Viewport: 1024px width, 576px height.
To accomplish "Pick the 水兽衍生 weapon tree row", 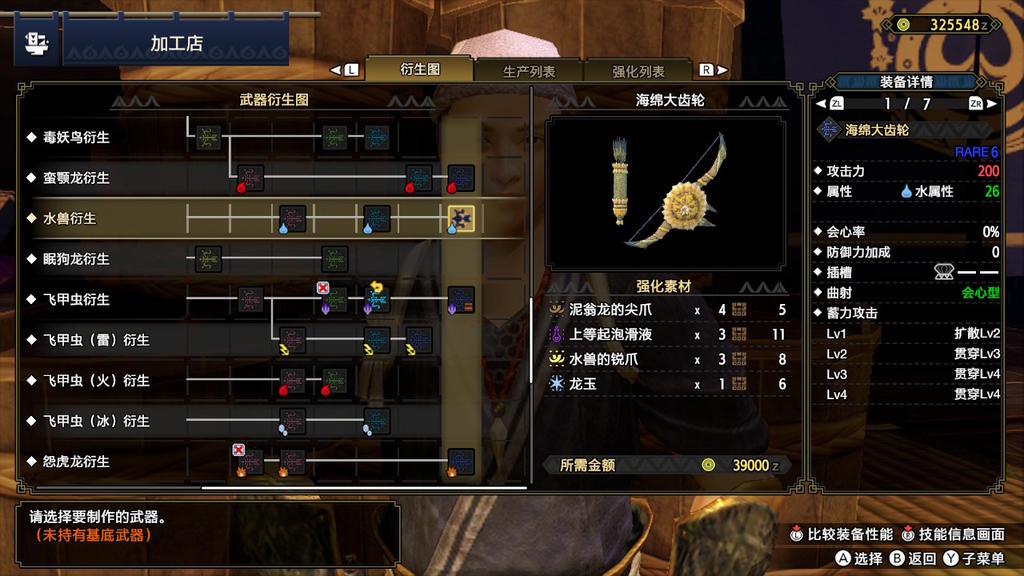I will click(x=70, y=218).
